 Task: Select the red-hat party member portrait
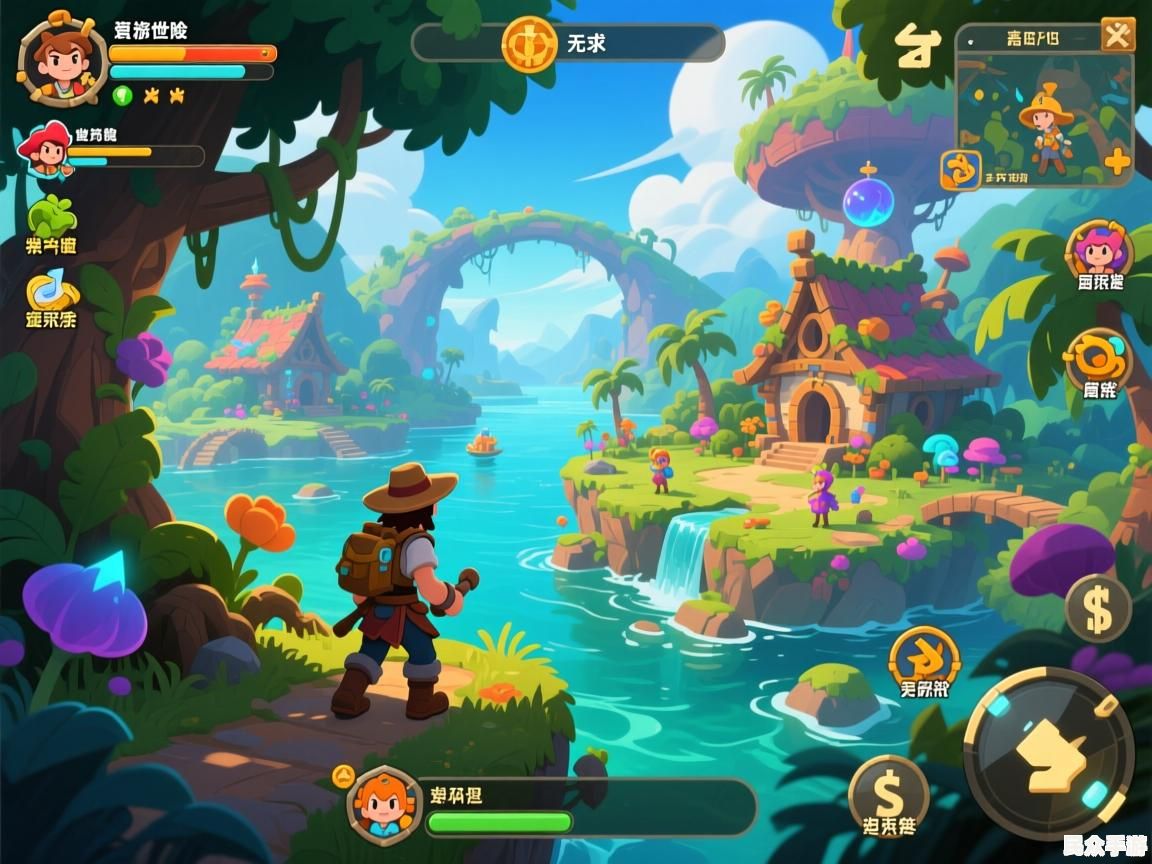[45, 150]
